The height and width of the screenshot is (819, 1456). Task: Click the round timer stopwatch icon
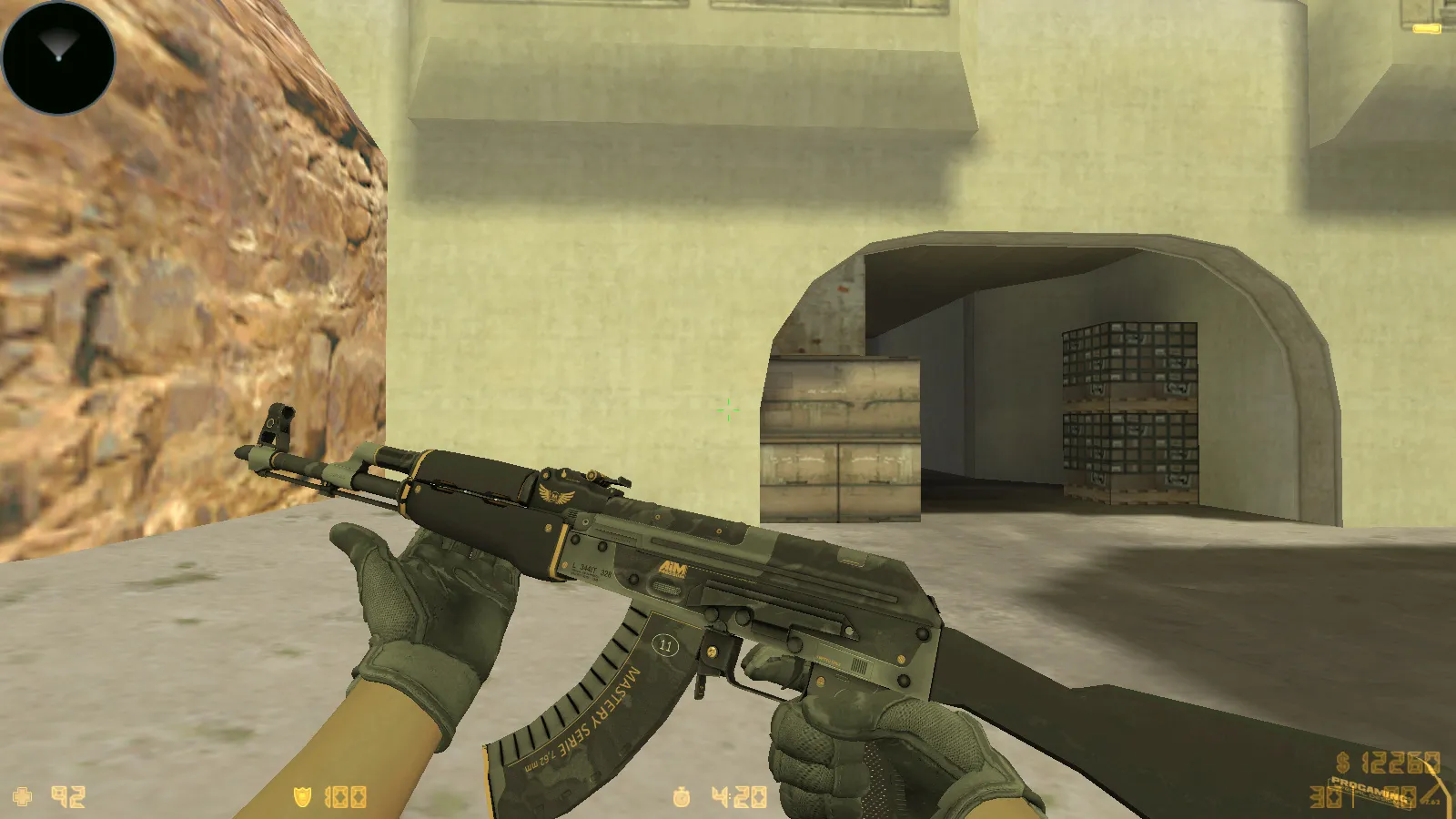[x=683, y=795]
